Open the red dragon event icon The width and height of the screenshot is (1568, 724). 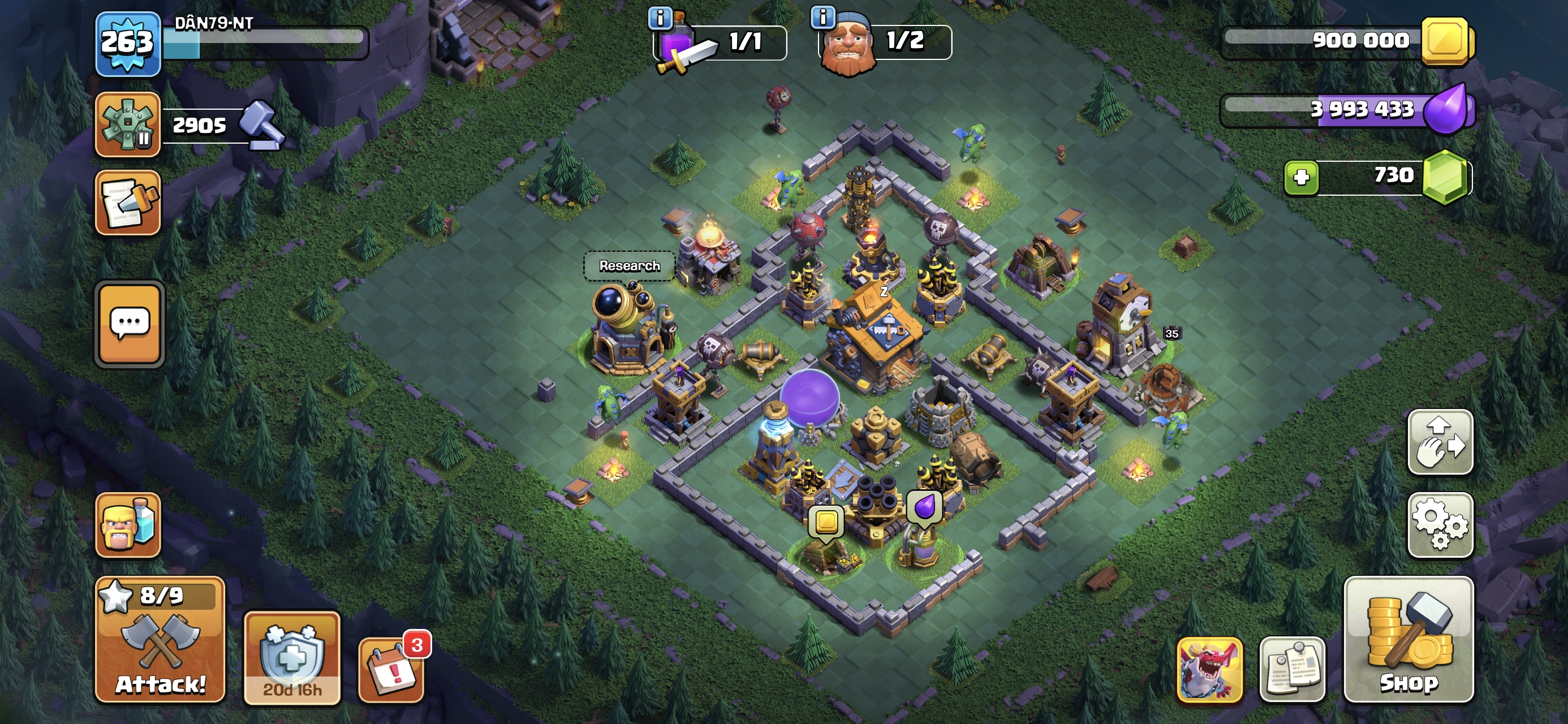1209,670
